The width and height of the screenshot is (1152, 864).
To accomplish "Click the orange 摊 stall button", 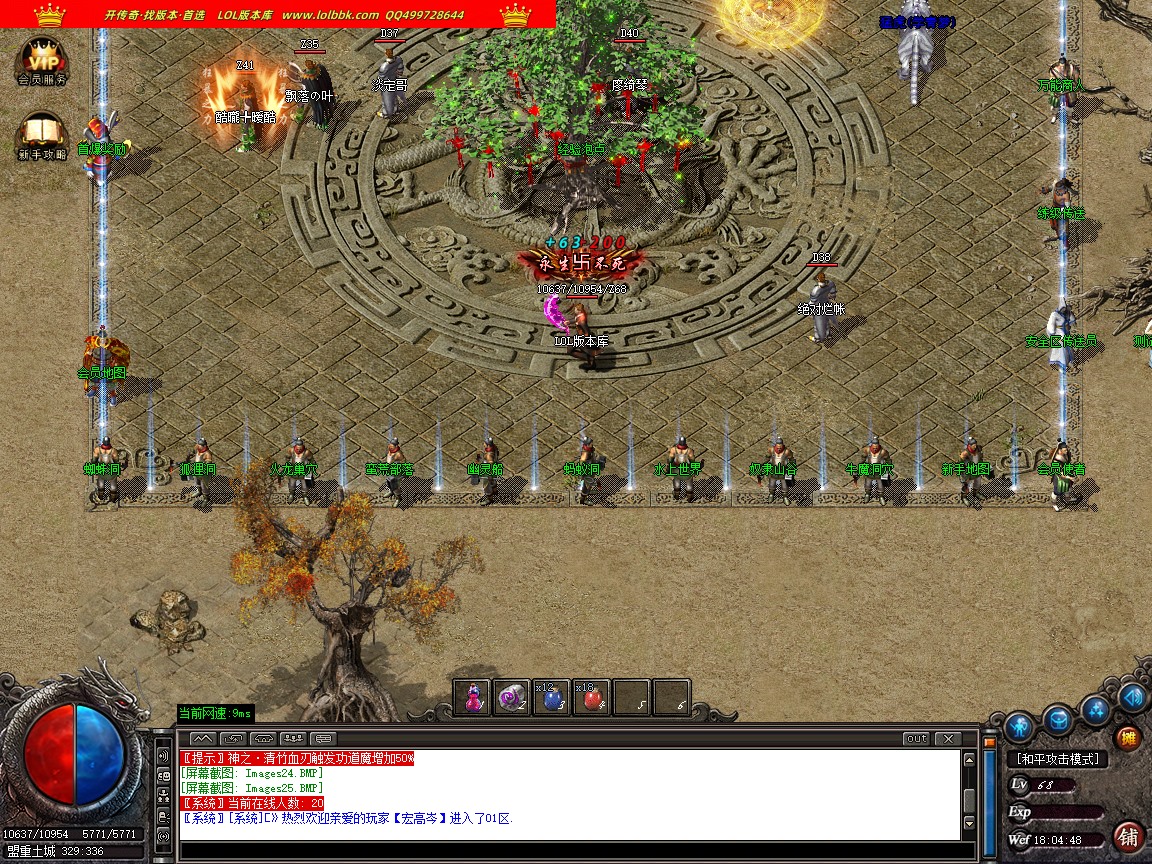I will (1128, 739).
